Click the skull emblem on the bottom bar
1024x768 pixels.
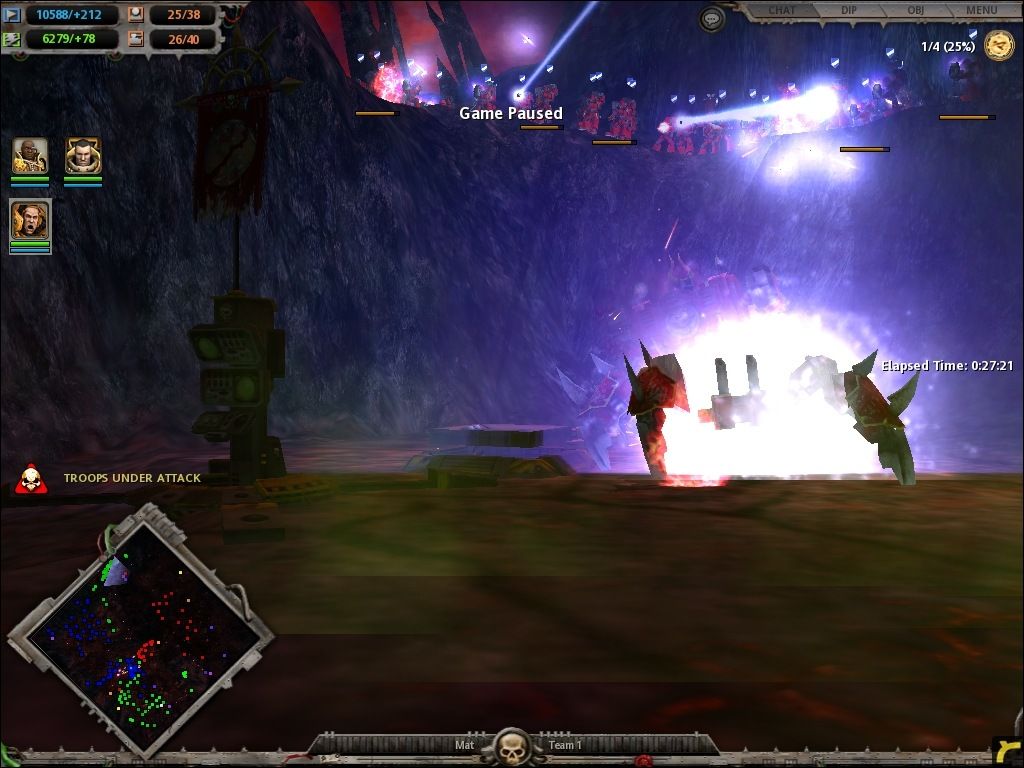point(512,746)
